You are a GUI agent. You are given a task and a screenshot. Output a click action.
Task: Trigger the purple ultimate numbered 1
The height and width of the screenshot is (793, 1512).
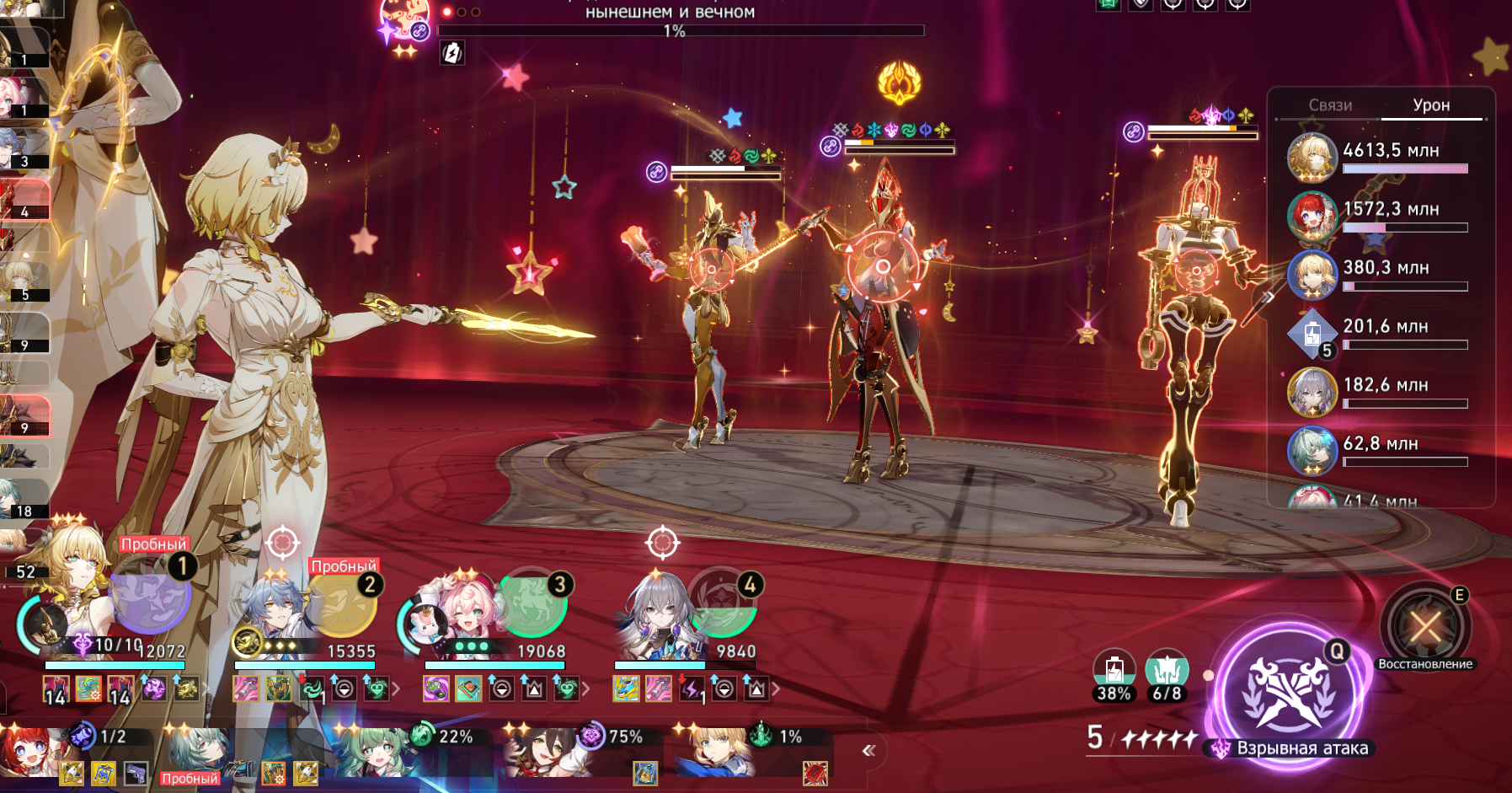point(151,593)
